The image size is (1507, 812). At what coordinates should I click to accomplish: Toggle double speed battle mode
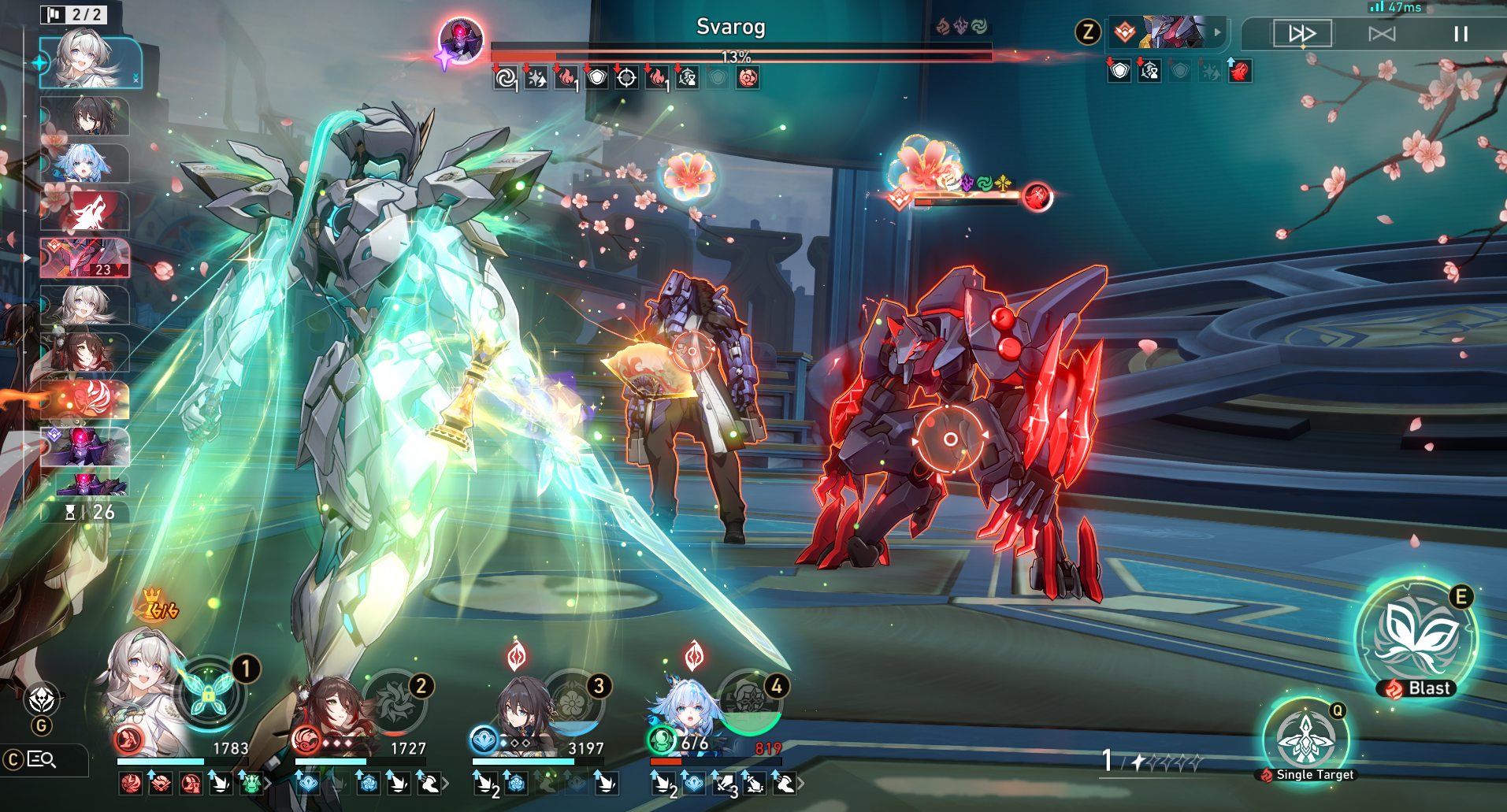[x=1302, y=34]
